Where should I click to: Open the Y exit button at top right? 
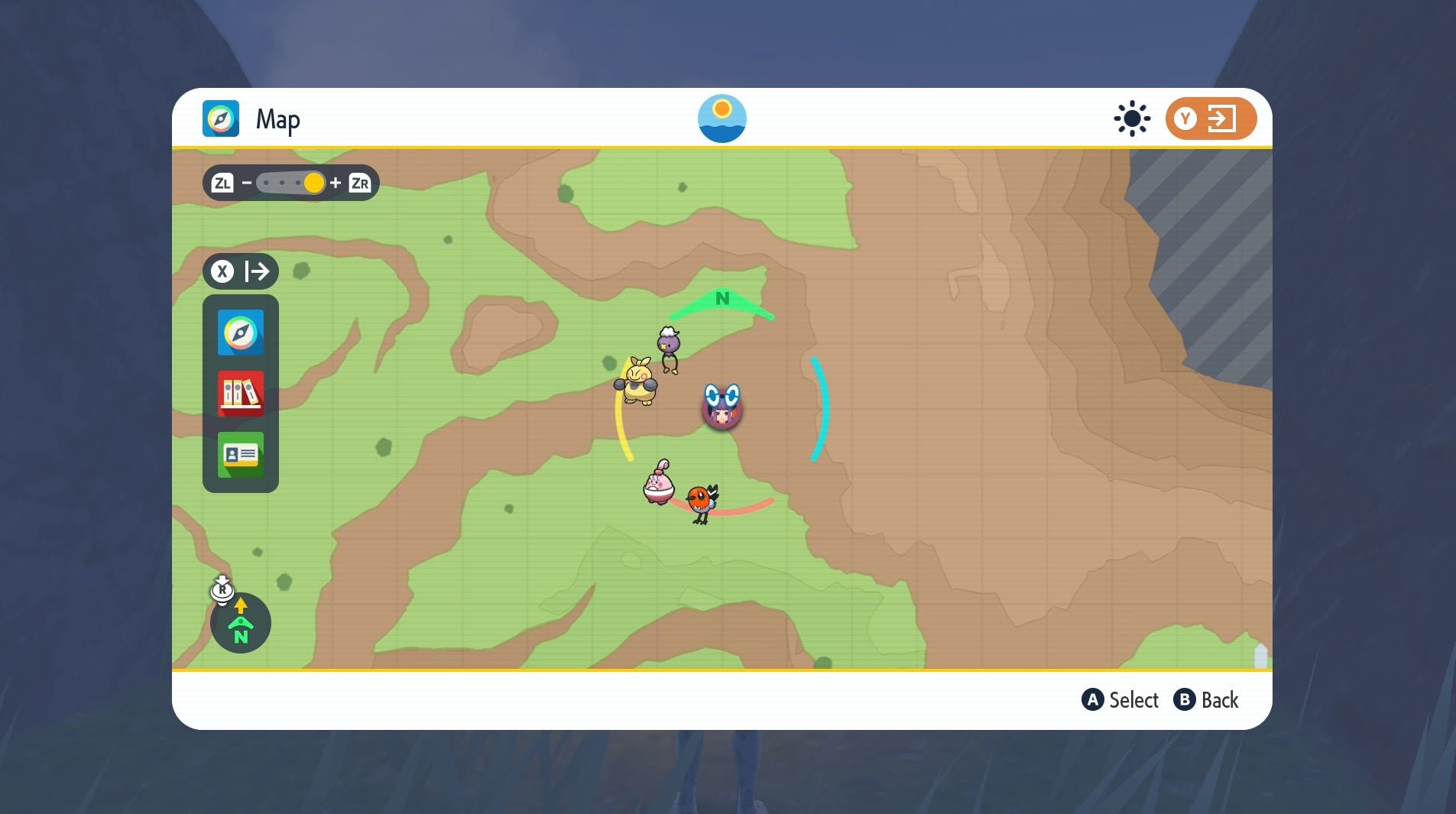(x=1208, y=118)
